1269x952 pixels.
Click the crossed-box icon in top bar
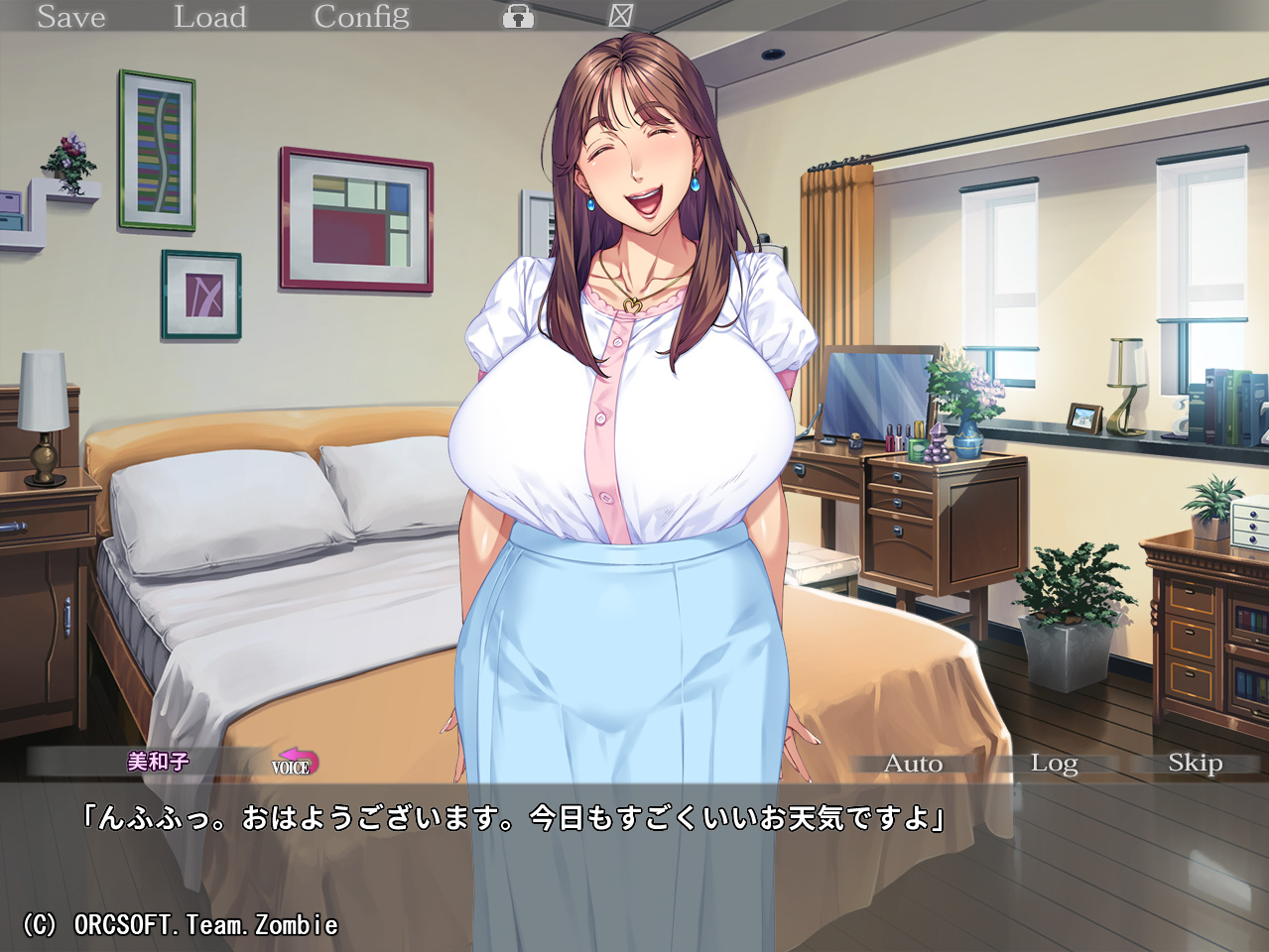[x=620, y=15]
